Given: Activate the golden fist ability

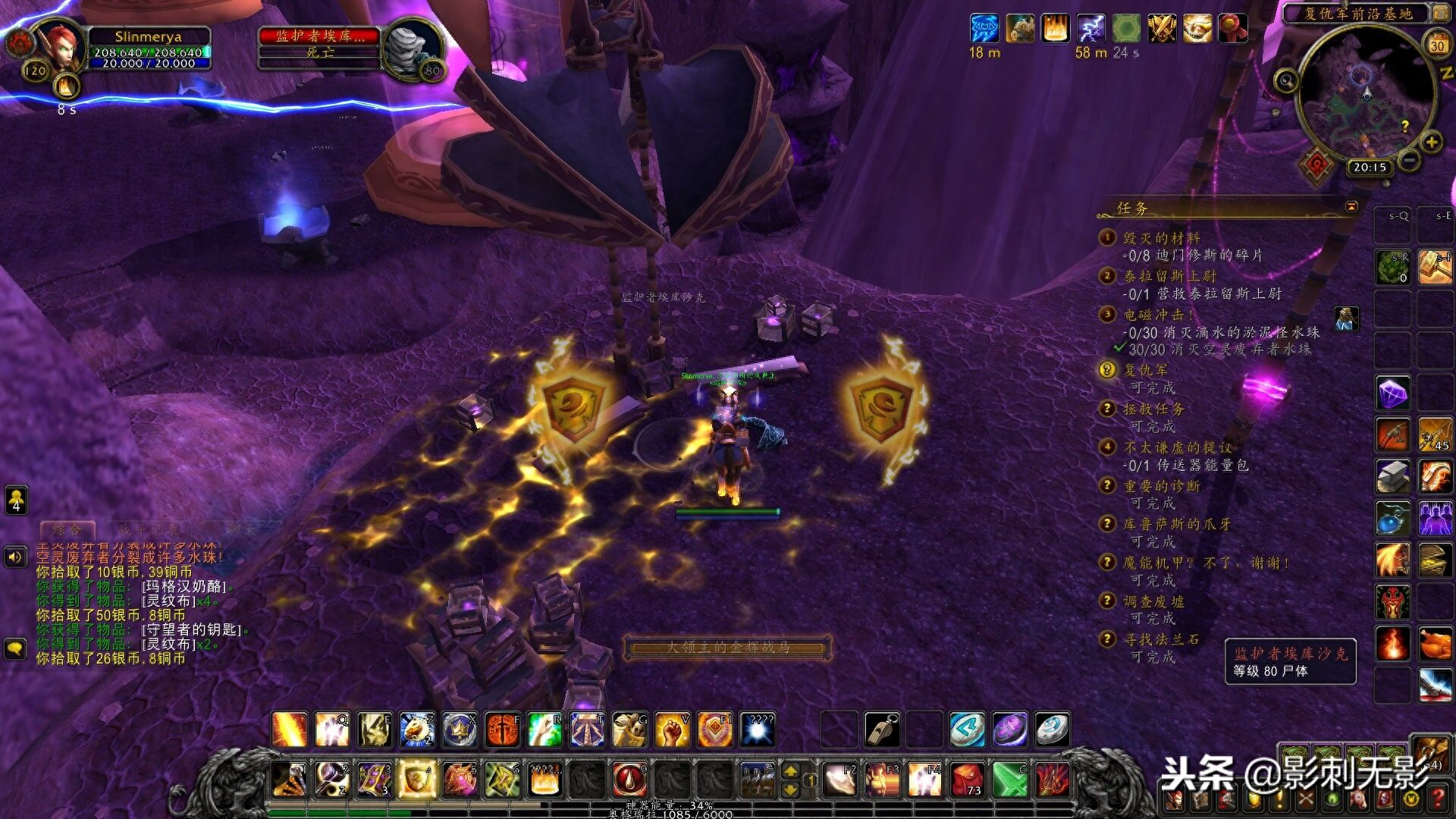Looking at the screenshot, I should coord(672,730).
